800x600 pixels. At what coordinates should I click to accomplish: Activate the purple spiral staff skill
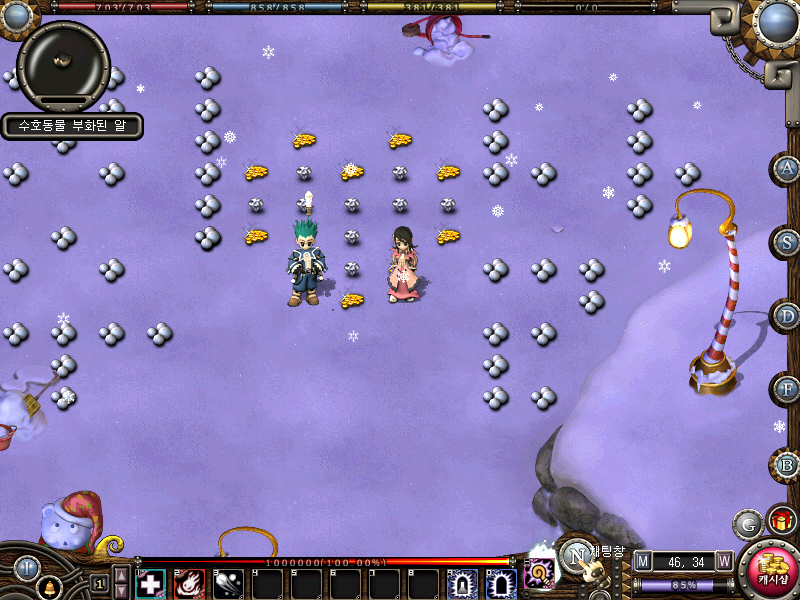[x=540, y=574]
